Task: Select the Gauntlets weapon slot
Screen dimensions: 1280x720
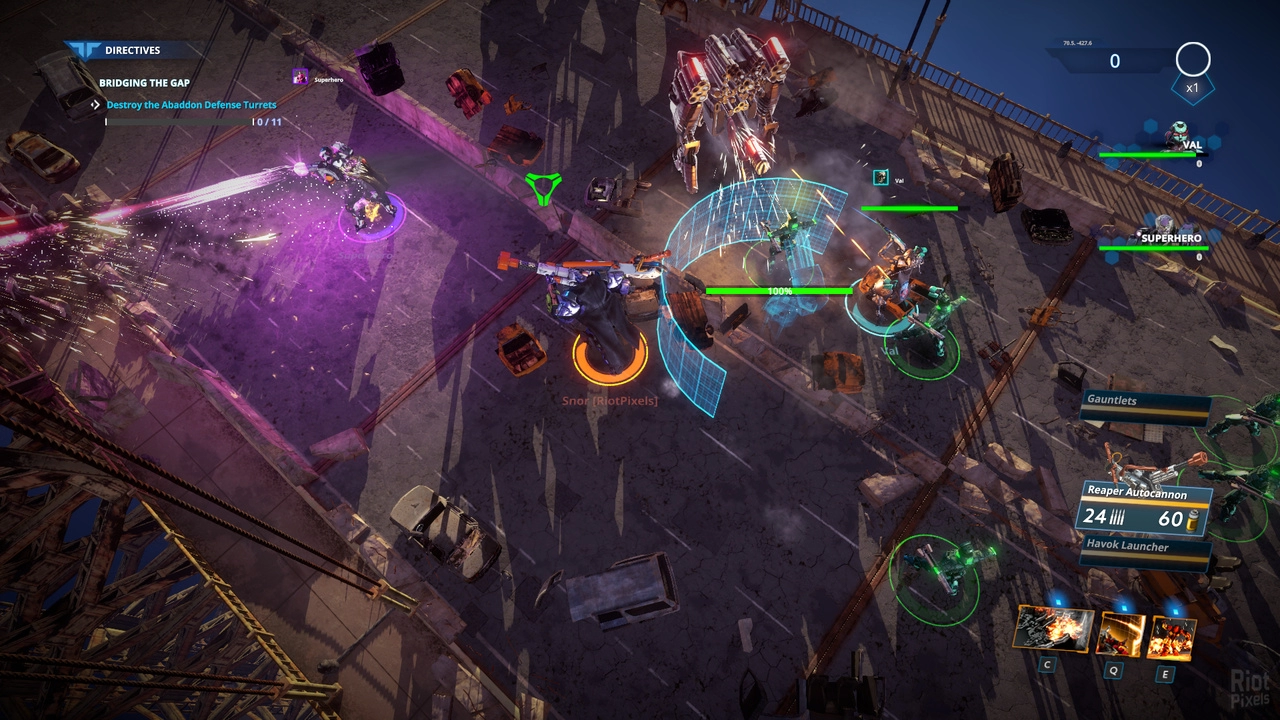Action: (1146, 402)
